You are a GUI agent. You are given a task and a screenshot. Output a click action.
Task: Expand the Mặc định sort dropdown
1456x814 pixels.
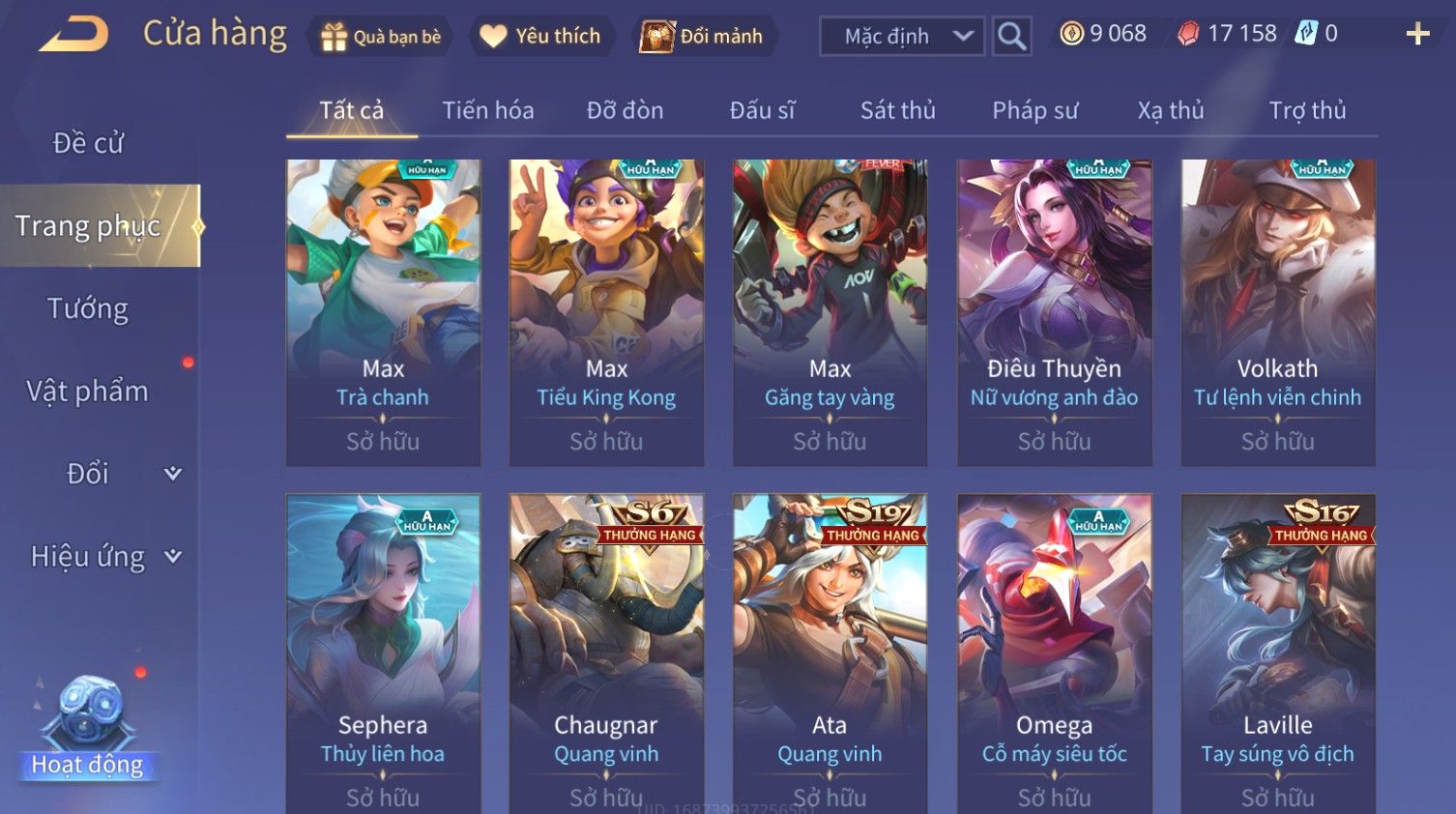(902, 37)
